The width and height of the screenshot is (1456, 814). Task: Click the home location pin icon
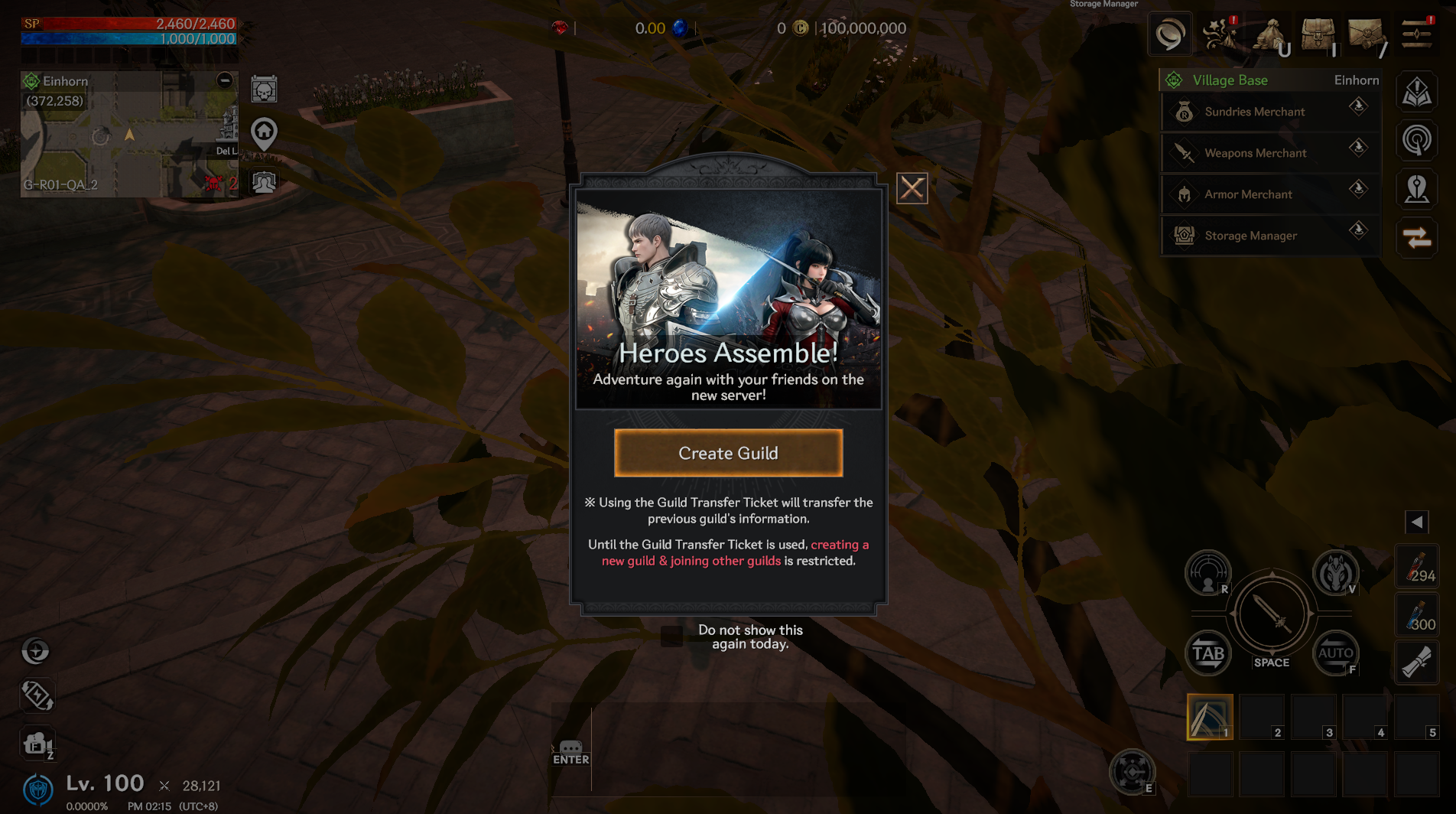264,134
